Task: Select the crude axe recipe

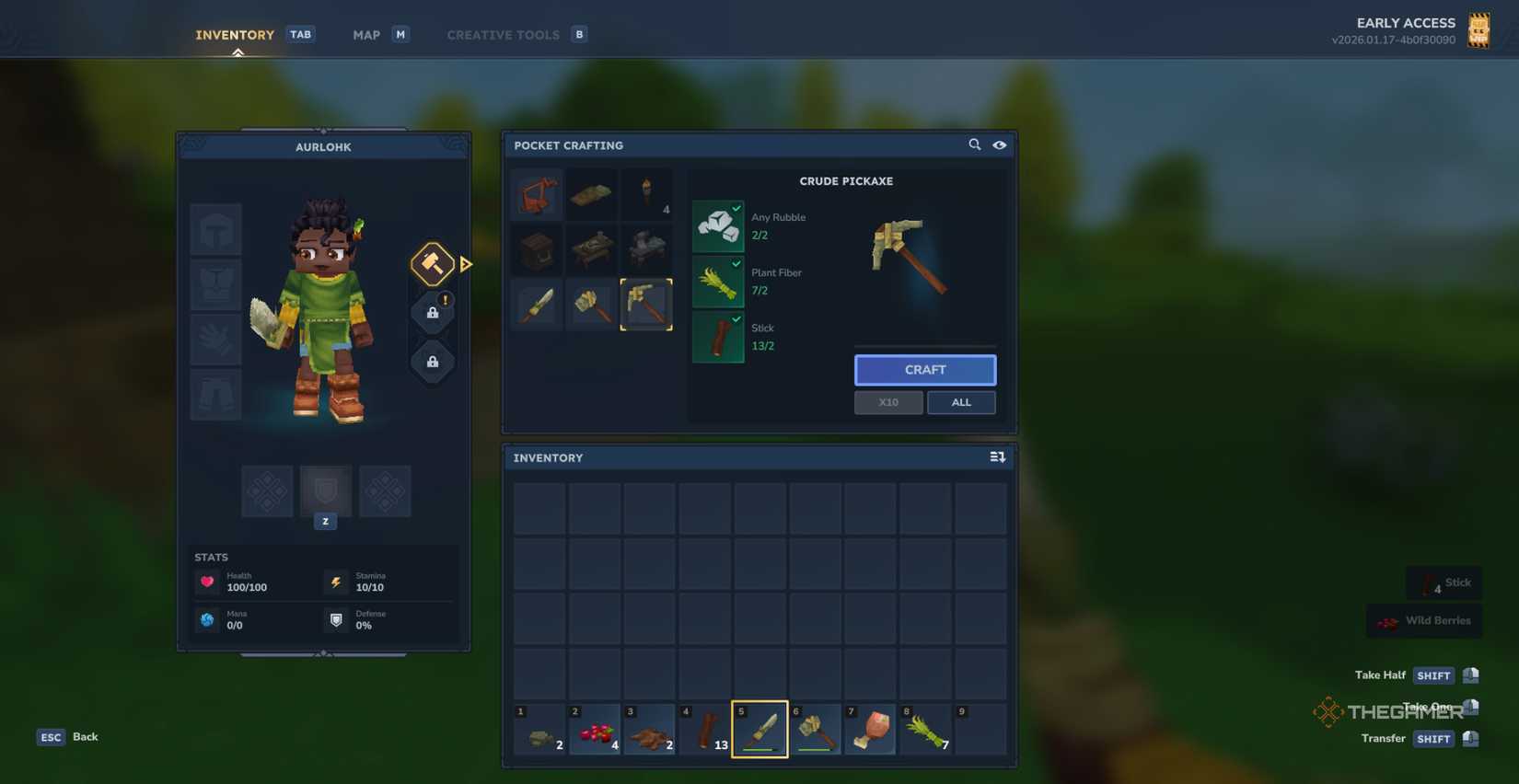Action: pyautogui.click(x=592, y=304)
